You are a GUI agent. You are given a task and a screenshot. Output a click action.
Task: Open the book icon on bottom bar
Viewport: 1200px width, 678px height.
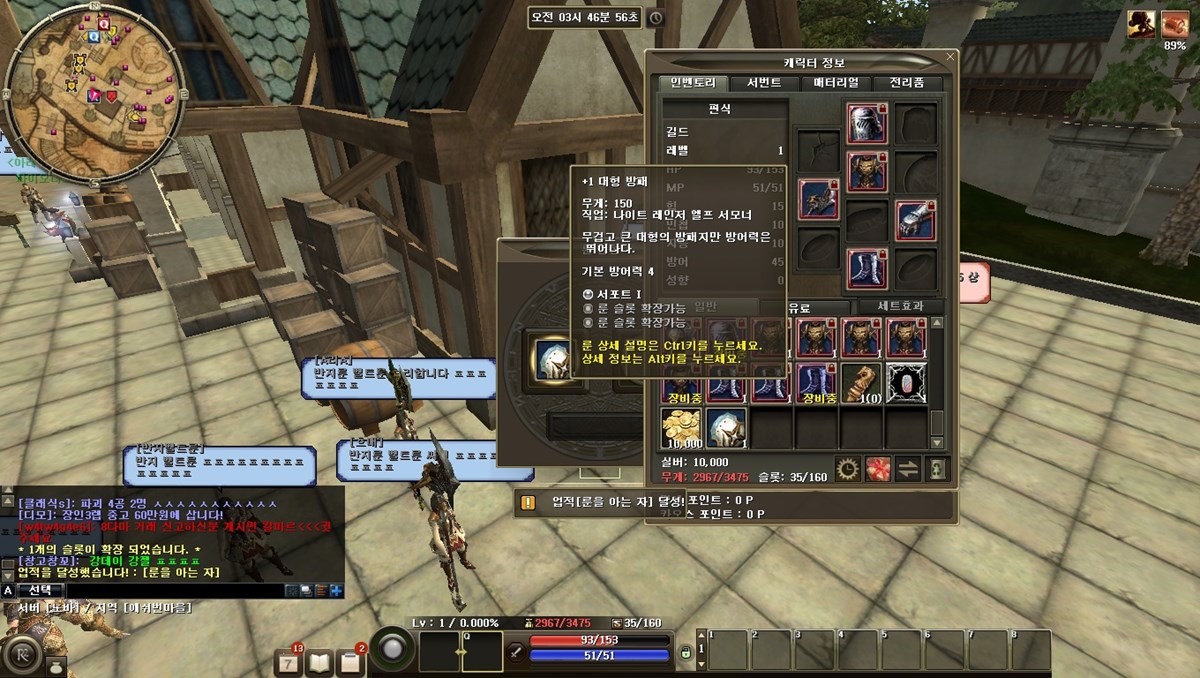319,661
